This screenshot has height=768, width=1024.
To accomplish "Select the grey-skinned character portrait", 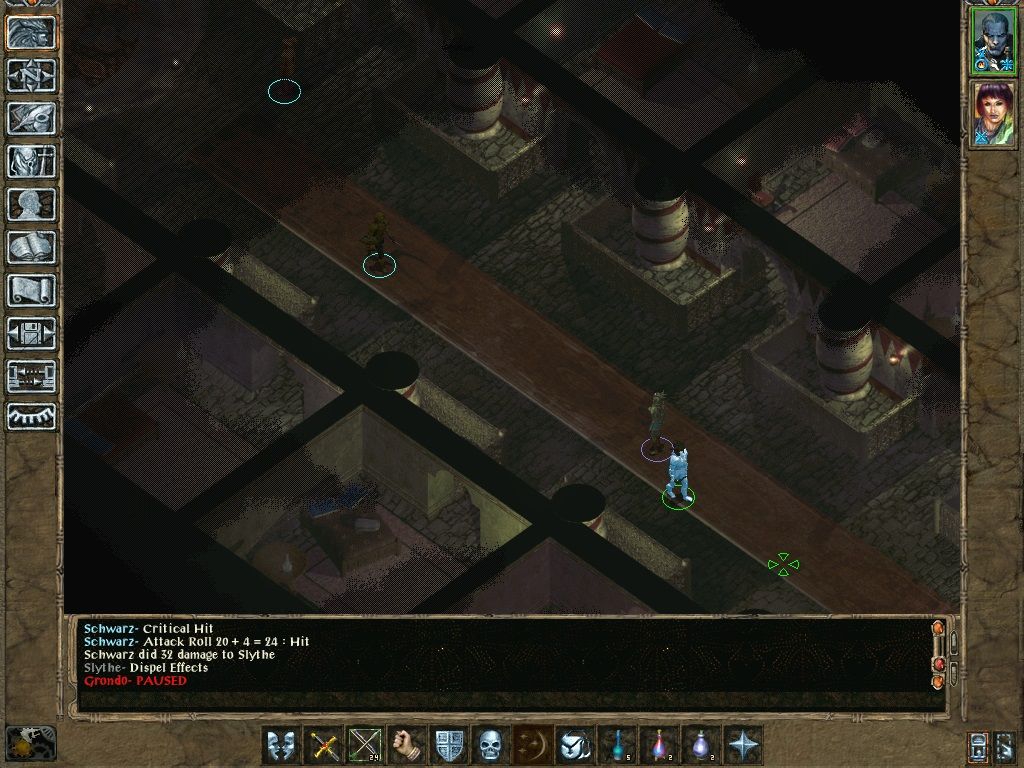I will [993, 41].
